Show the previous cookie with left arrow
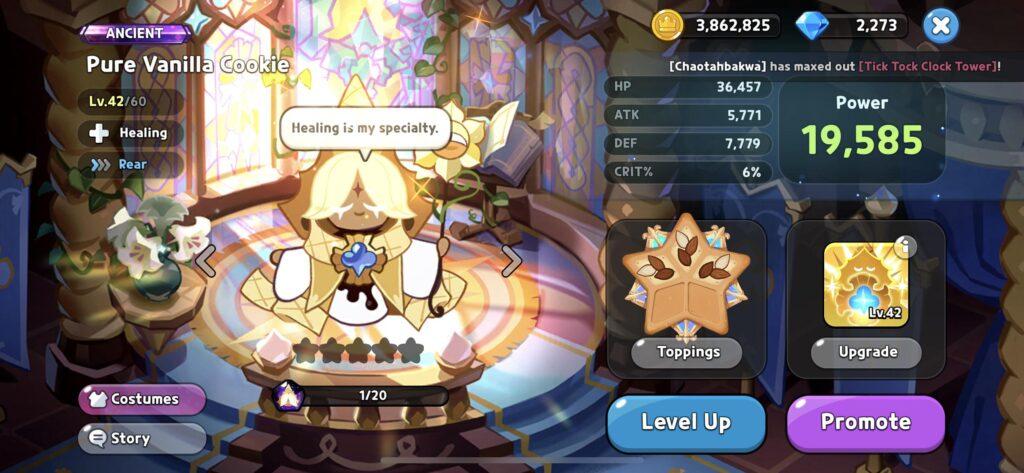The image size is (1024, 473). (205, 260)
